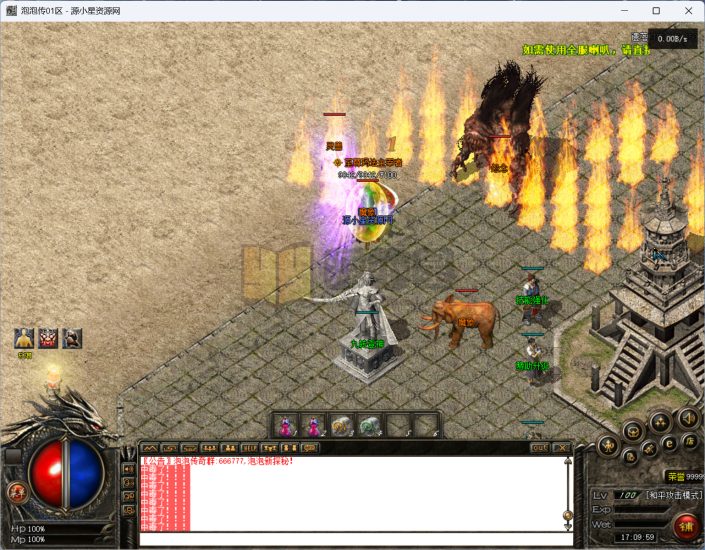Grab the chat log scrollbar handle
The width and height of the screenshot is (705, 550).
[x=567, y=516]
